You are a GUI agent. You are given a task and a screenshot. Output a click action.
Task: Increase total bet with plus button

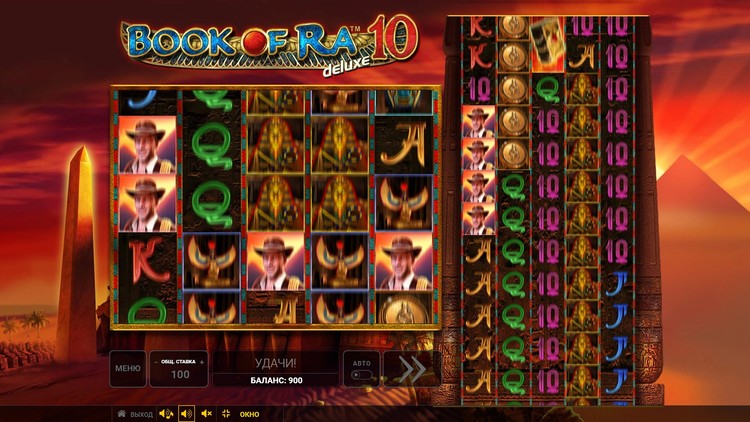[x=201, y=361]
